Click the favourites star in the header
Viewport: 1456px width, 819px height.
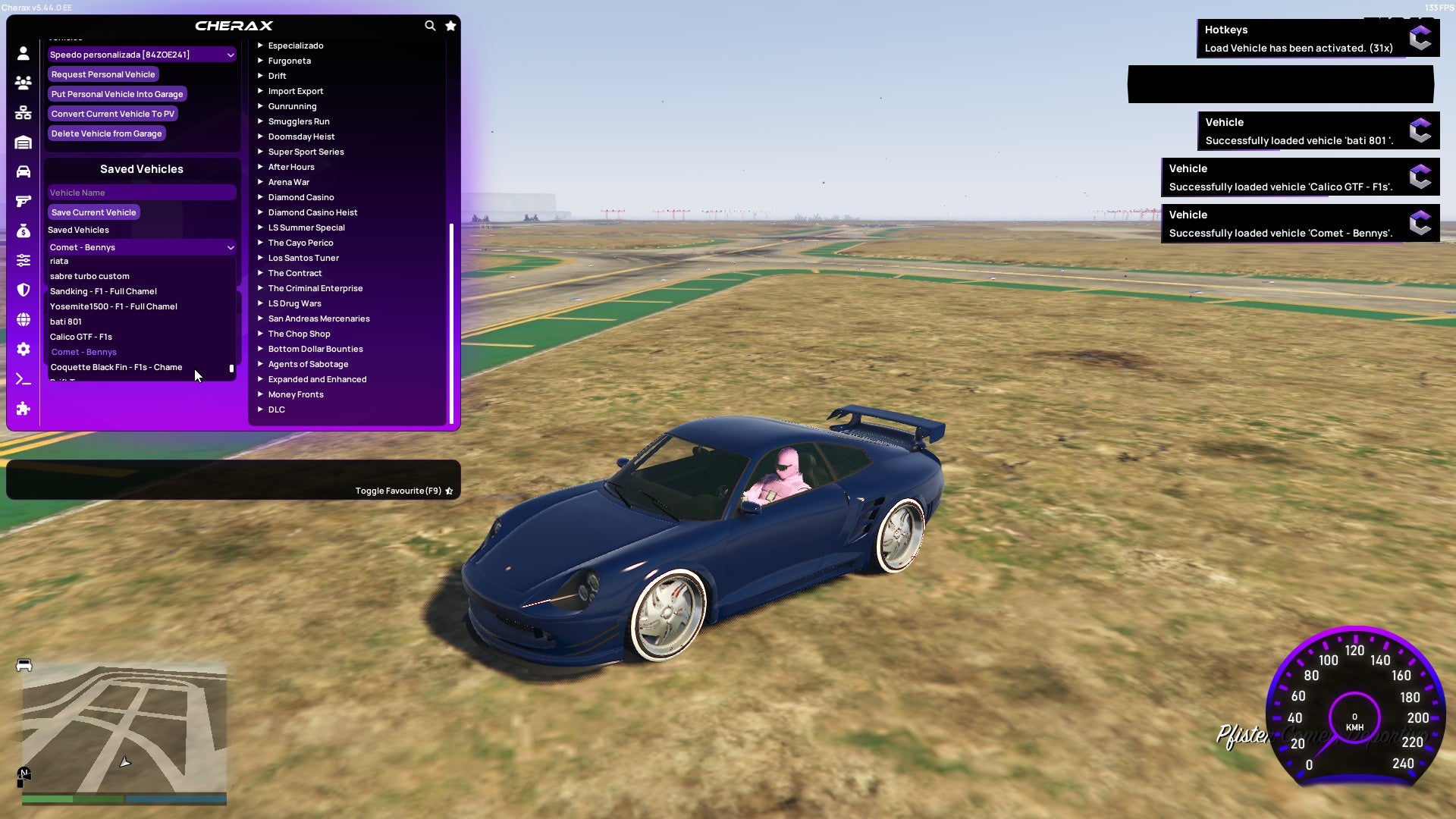pyautogui.click(x=450, y=25)
